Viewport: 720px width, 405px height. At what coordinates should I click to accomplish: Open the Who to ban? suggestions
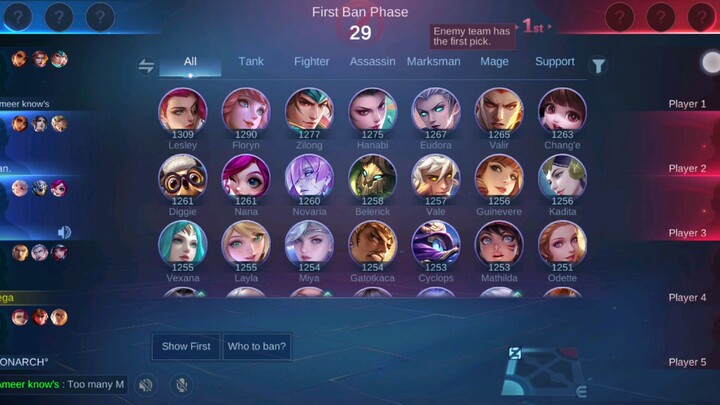point(257,346)
